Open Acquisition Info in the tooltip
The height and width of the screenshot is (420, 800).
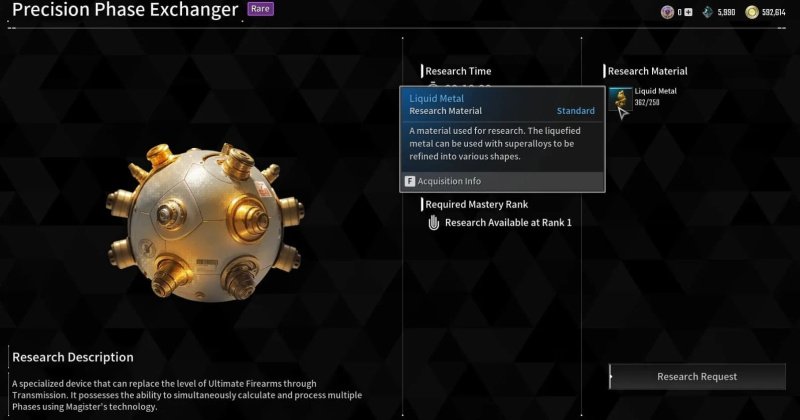[x=443, y=181]
